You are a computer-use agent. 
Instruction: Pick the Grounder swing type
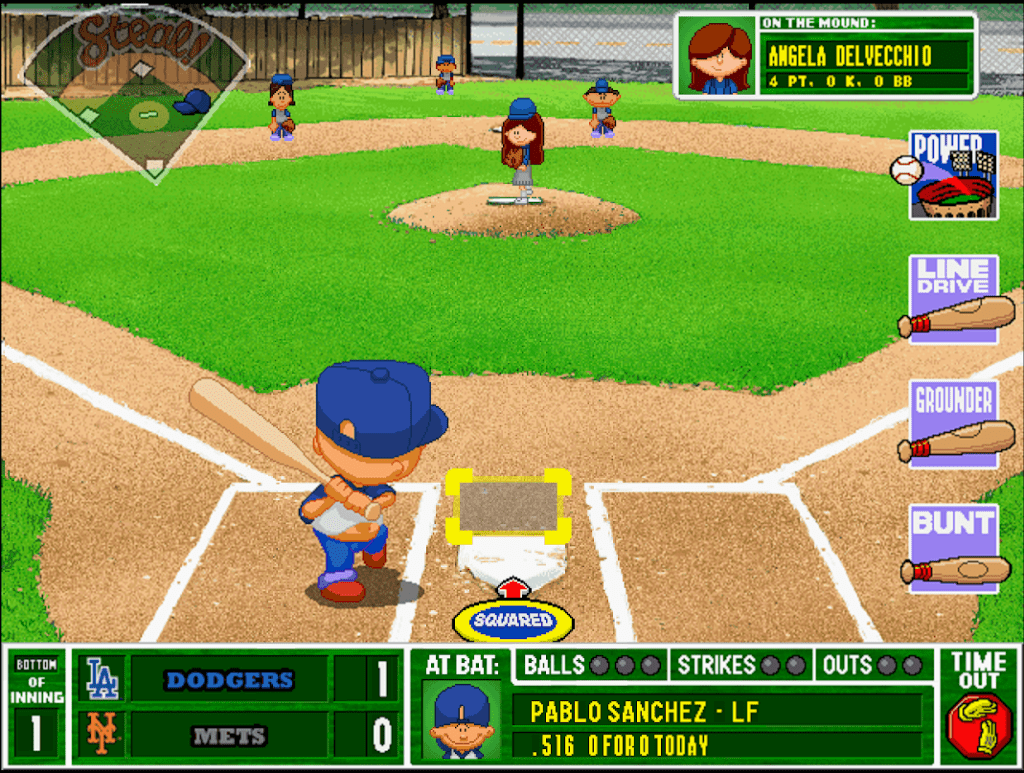953,424
